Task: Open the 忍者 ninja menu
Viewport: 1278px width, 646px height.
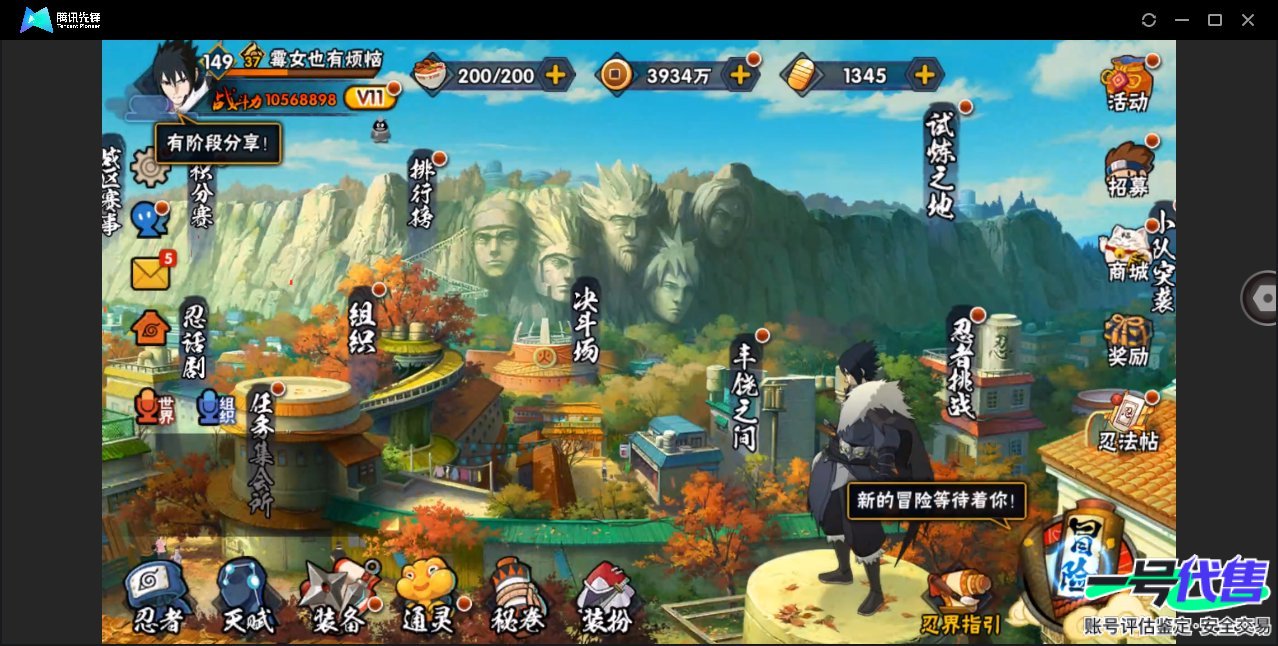Action: pos(157,597)
